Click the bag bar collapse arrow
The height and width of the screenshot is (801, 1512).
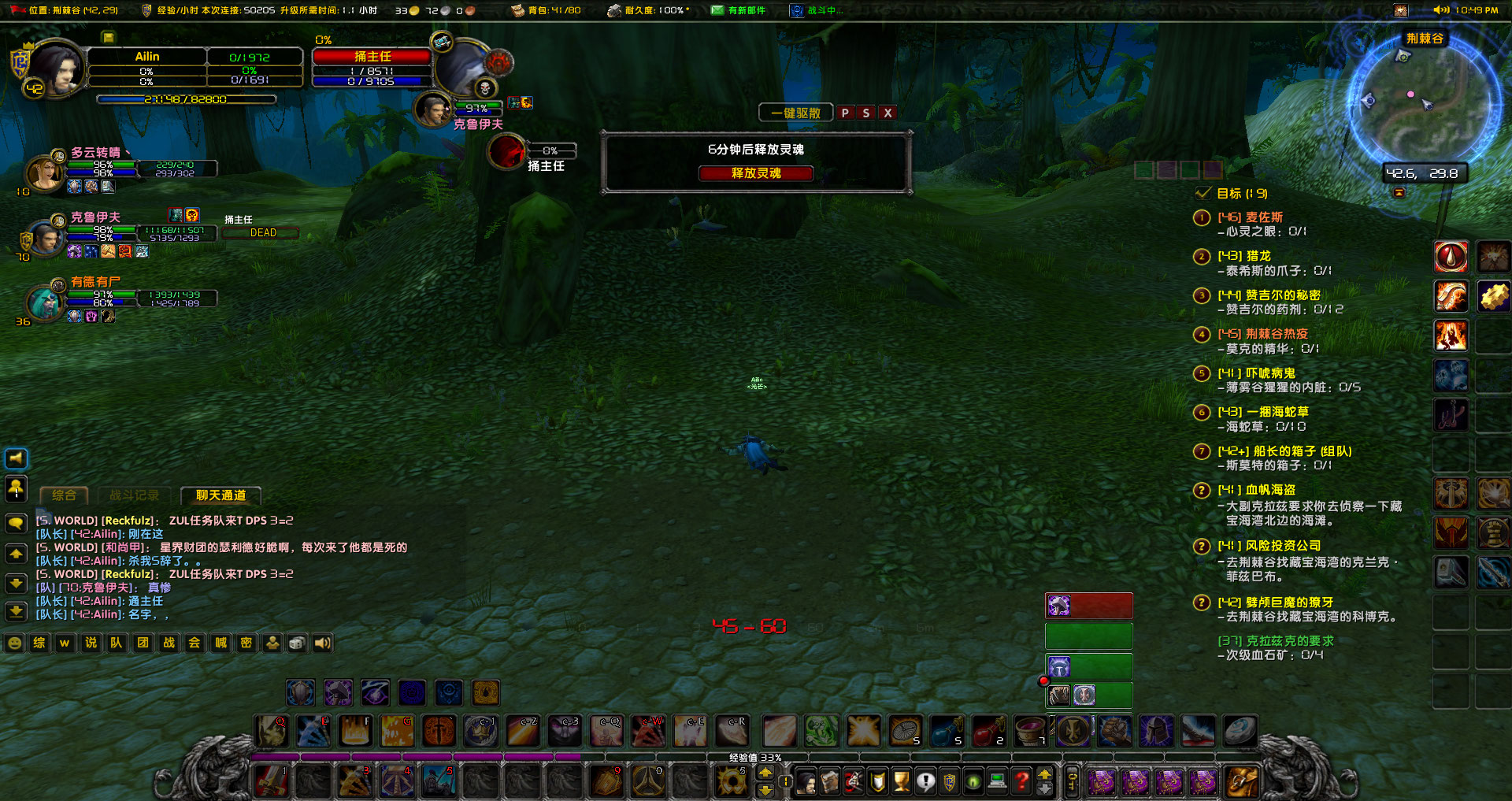pyautogui.click(x=1045, y=774)
